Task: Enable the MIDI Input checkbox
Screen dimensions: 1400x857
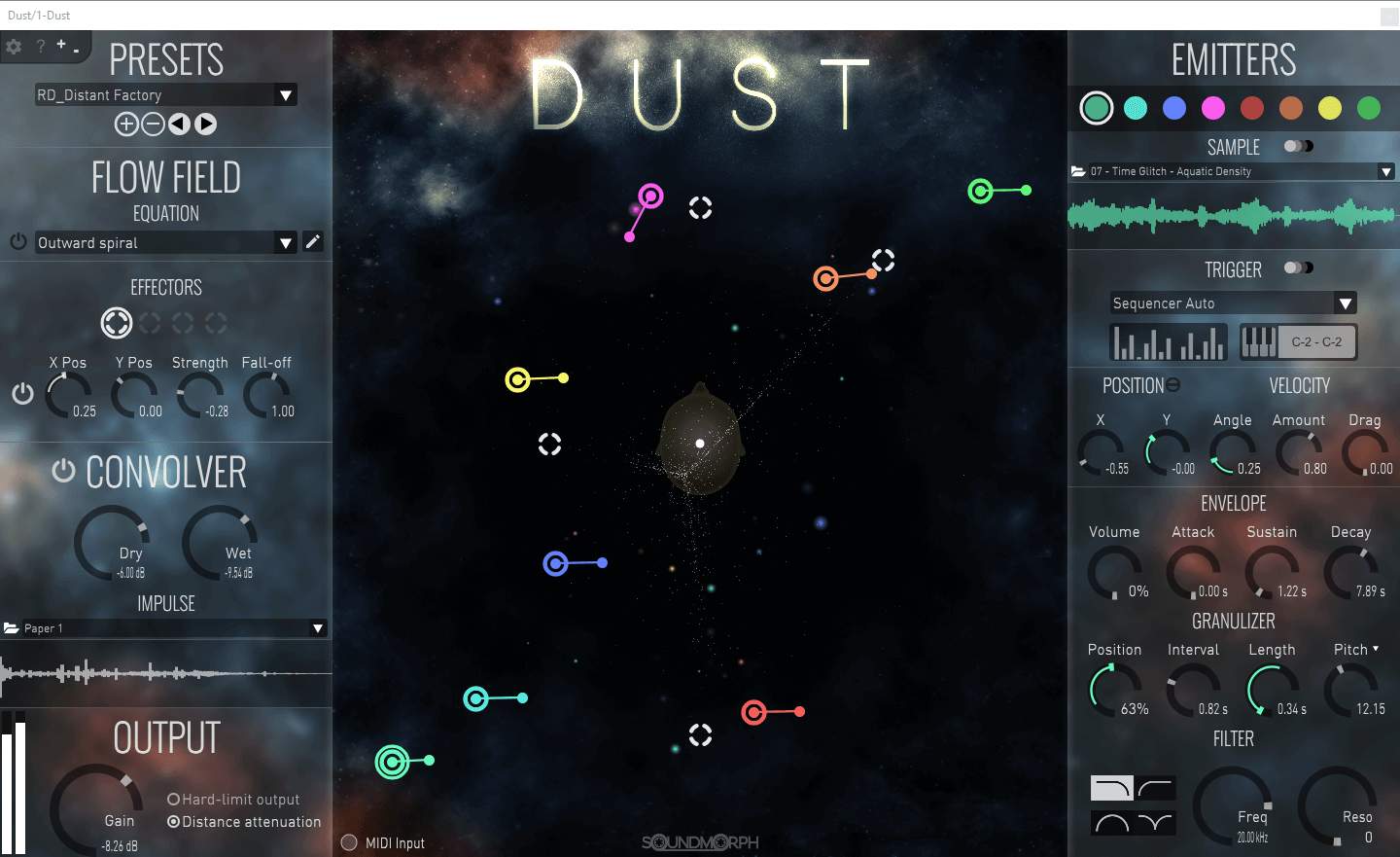Action: [350, 842]
